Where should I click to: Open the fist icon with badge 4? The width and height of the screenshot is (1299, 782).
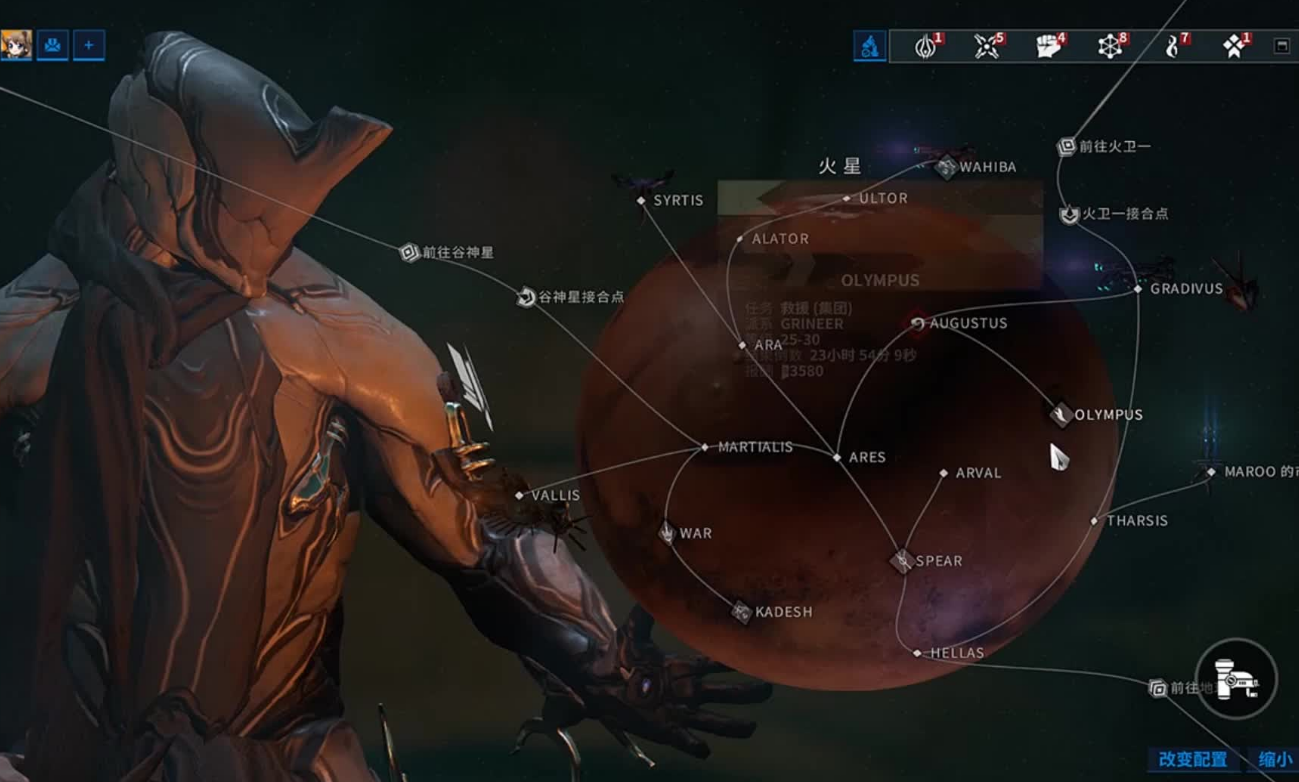(1048, 46)
